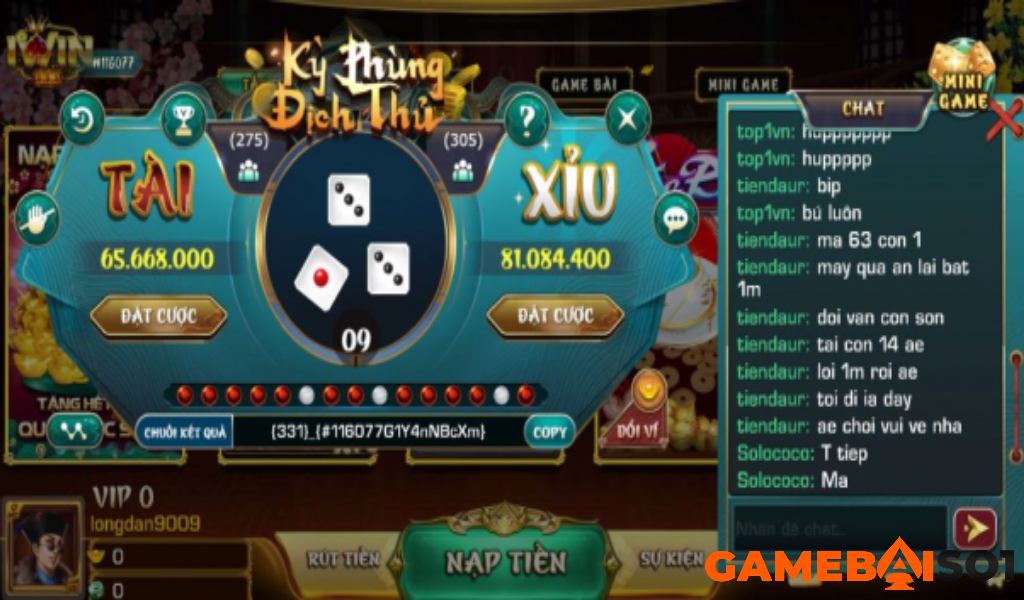The image size is (1024, 600).
Task: Open the question mark help guide
Action: [527, 120]
